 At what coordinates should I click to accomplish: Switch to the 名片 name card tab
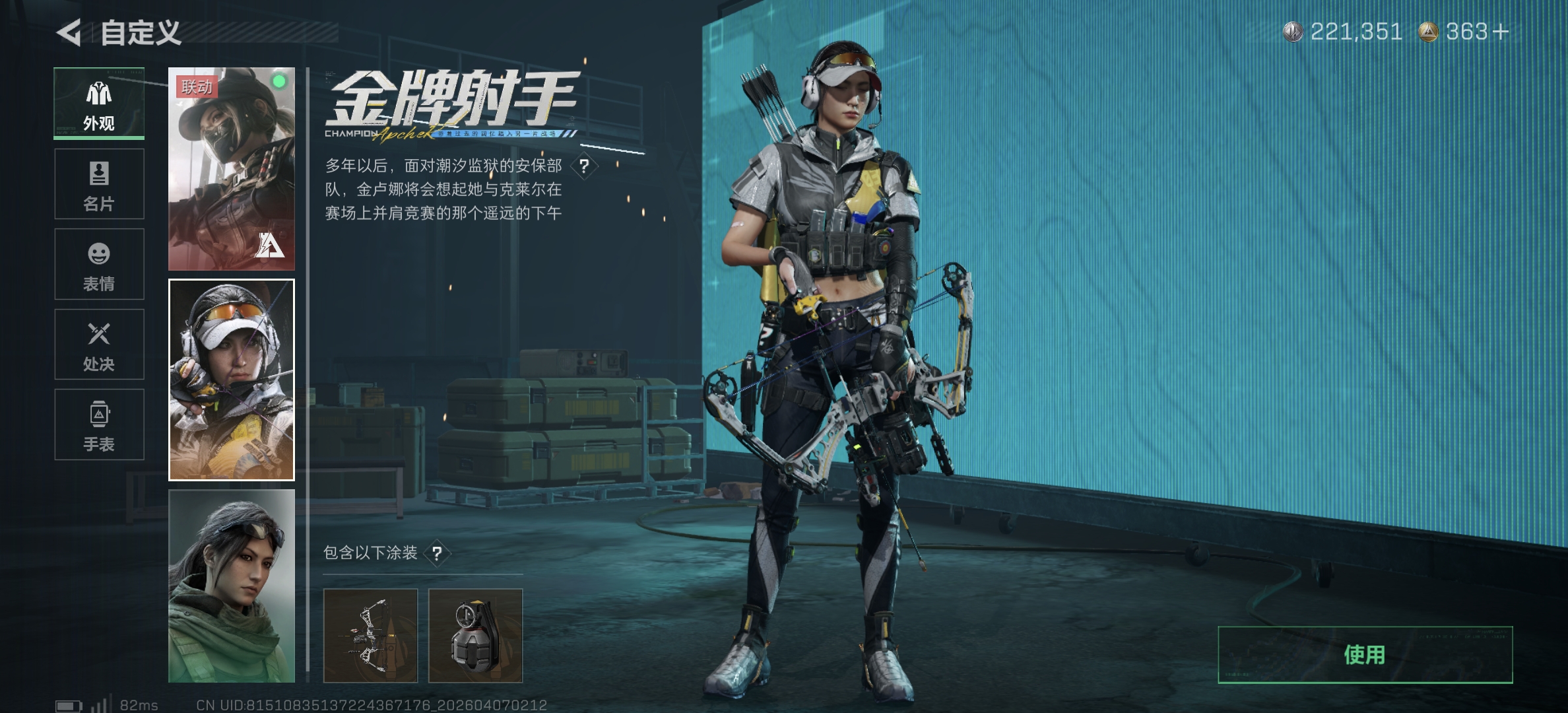98,184
